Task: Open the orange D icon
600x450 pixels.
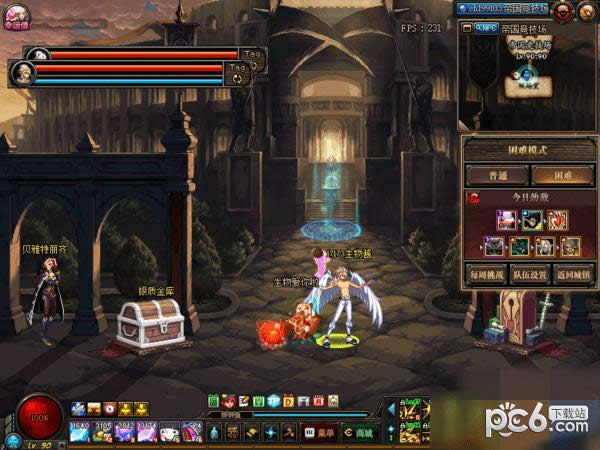Action: (287, 401)
